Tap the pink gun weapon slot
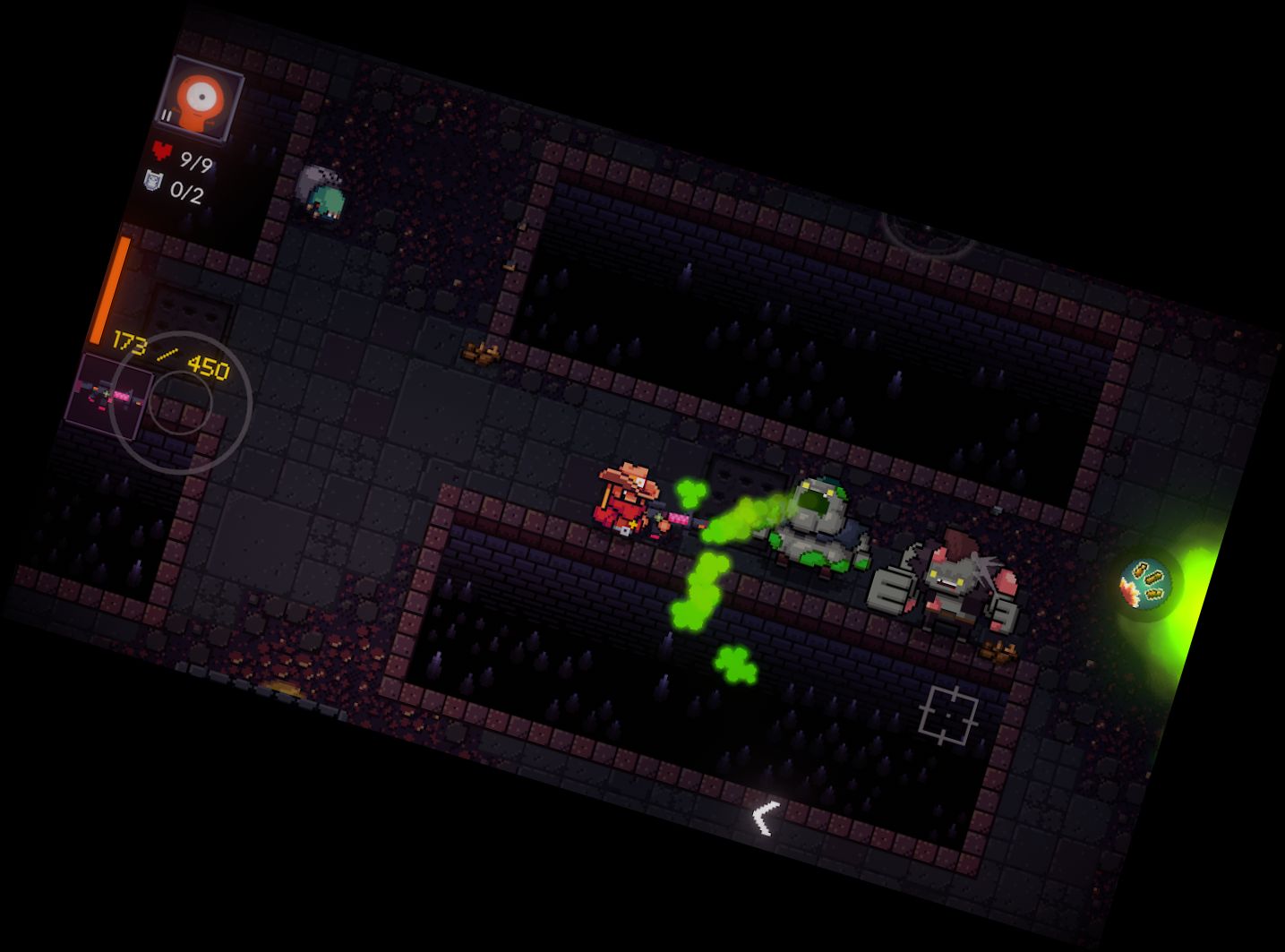The width and height of the screenshot is (1285, 952). [106, 395]
